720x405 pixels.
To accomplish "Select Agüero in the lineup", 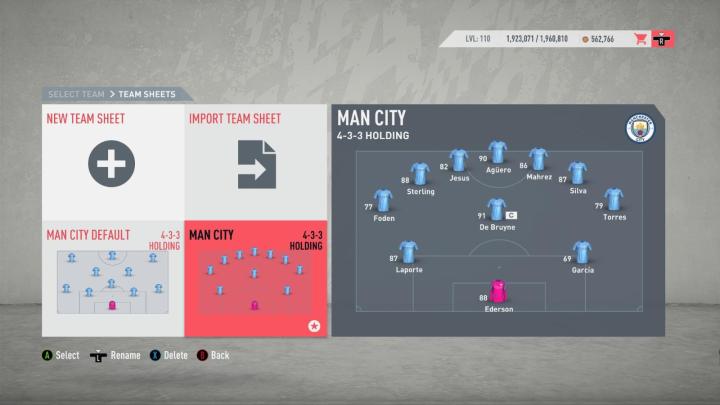I will point(498,153).
